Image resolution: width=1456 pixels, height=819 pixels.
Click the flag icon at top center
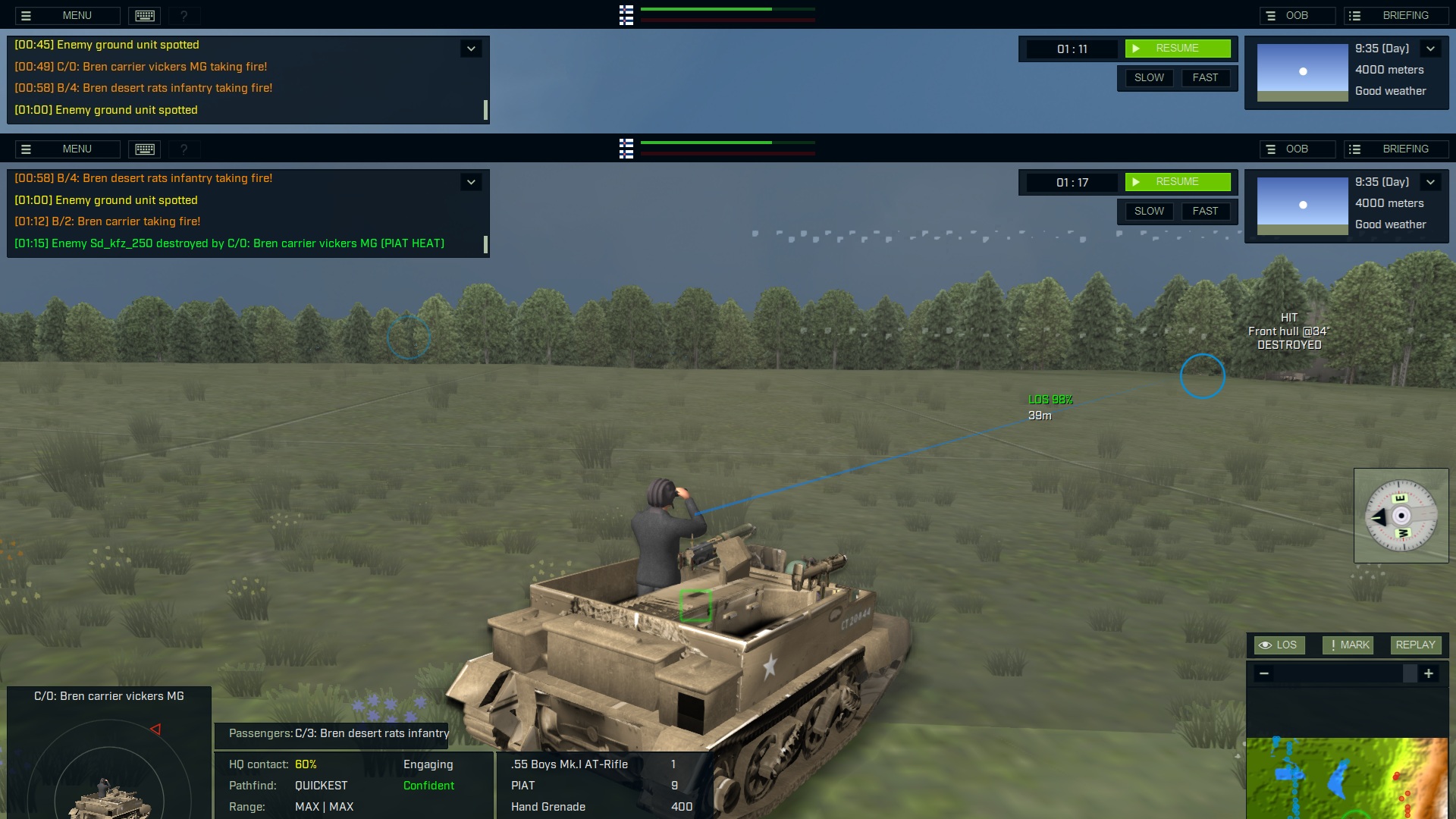coord(626,15)
